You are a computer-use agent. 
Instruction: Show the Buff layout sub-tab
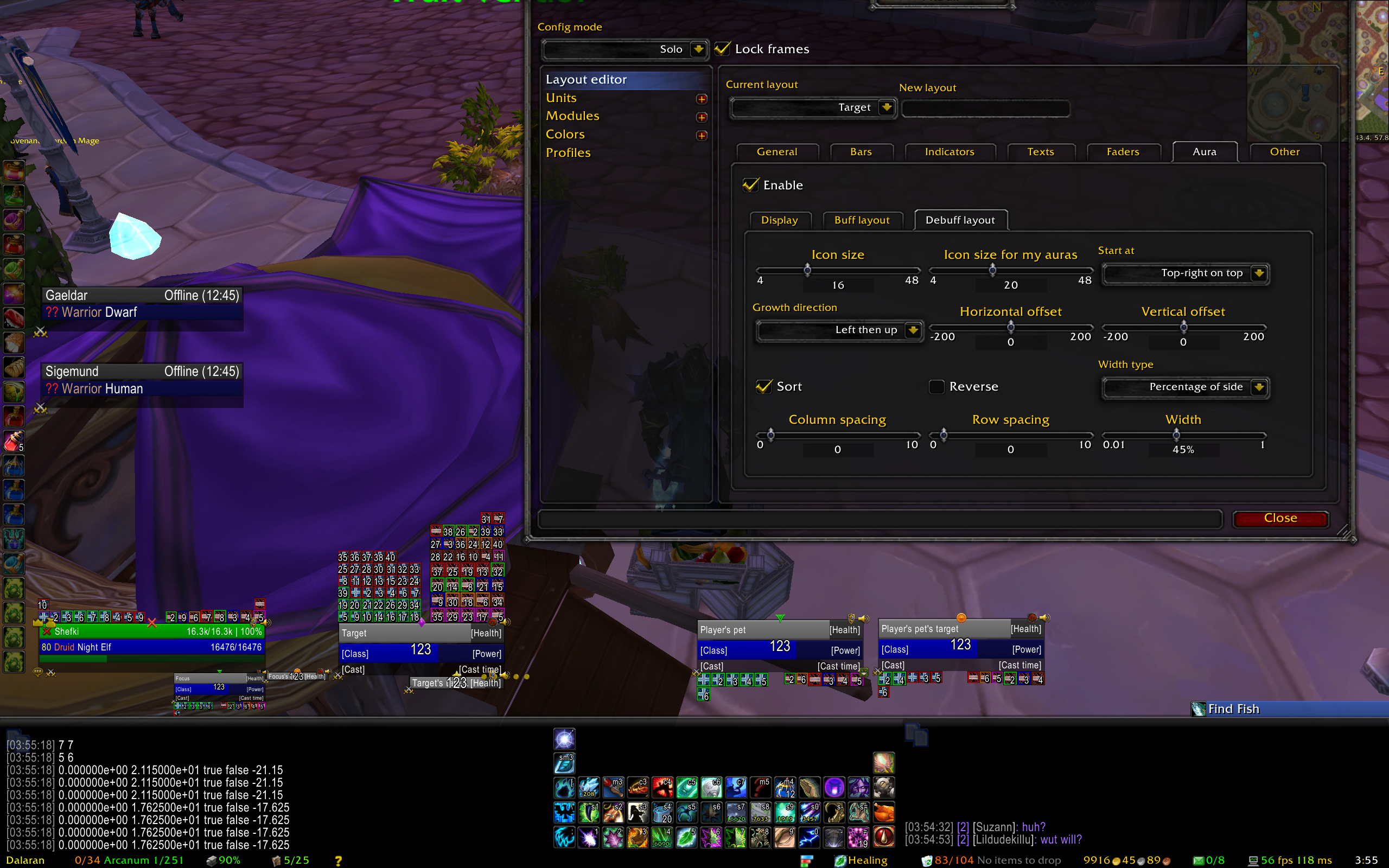[862, 220]
